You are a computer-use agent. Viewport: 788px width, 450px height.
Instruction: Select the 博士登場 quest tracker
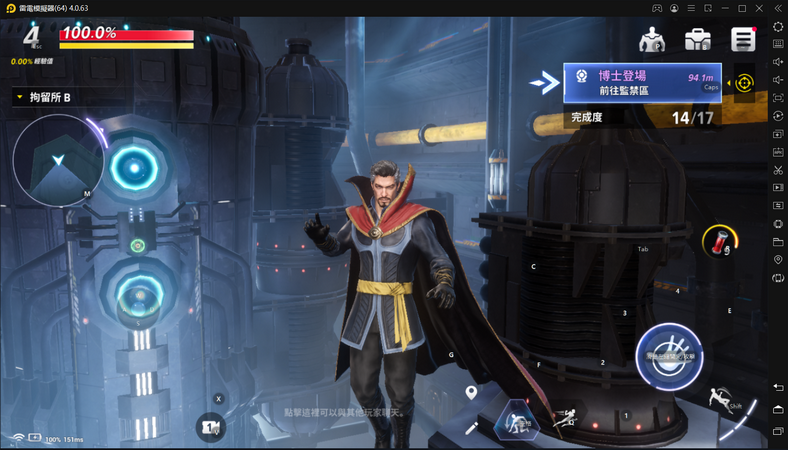(642, 83)
